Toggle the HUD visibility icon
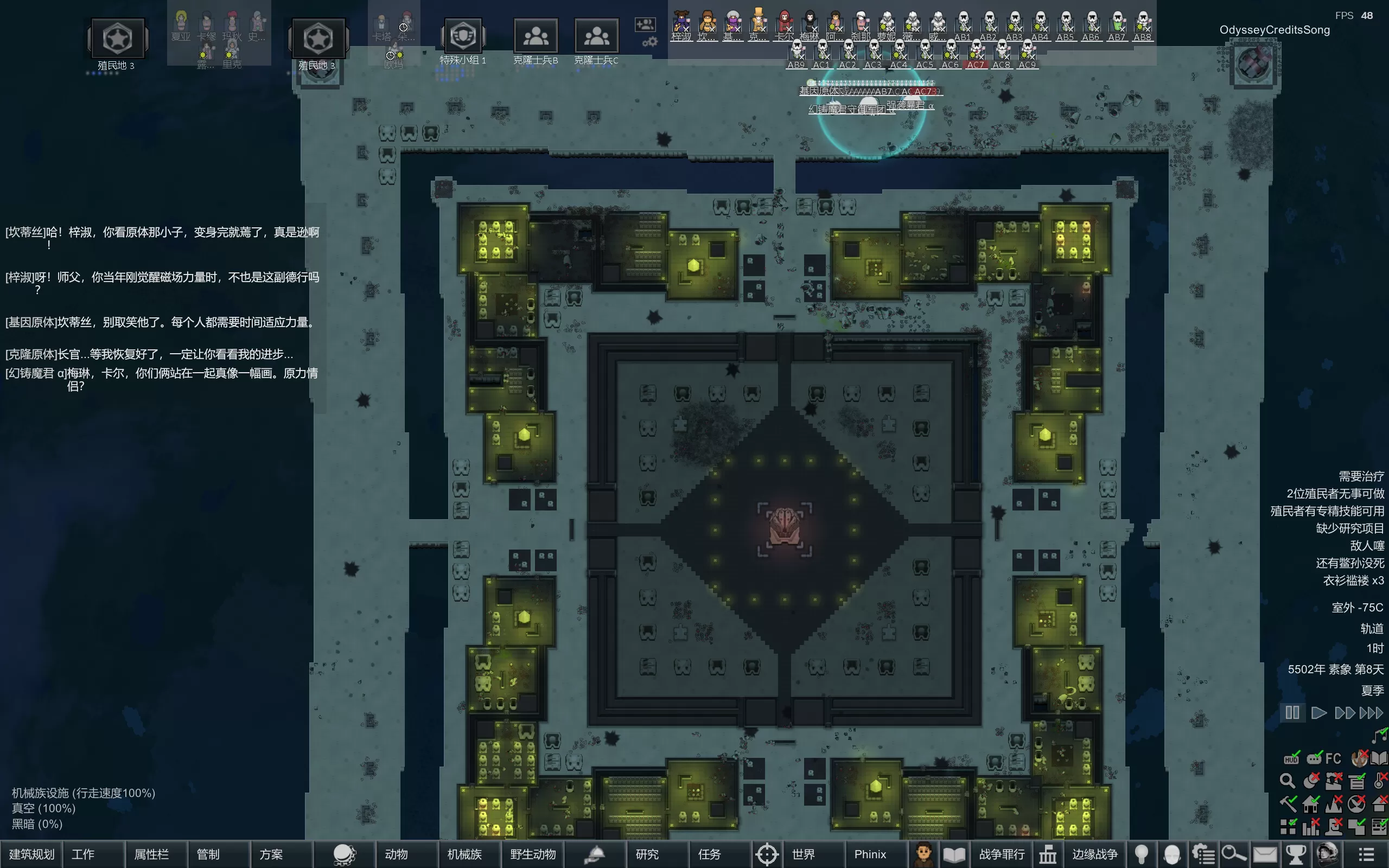The image size is (1389, 868). click(x=1291, y=758)
